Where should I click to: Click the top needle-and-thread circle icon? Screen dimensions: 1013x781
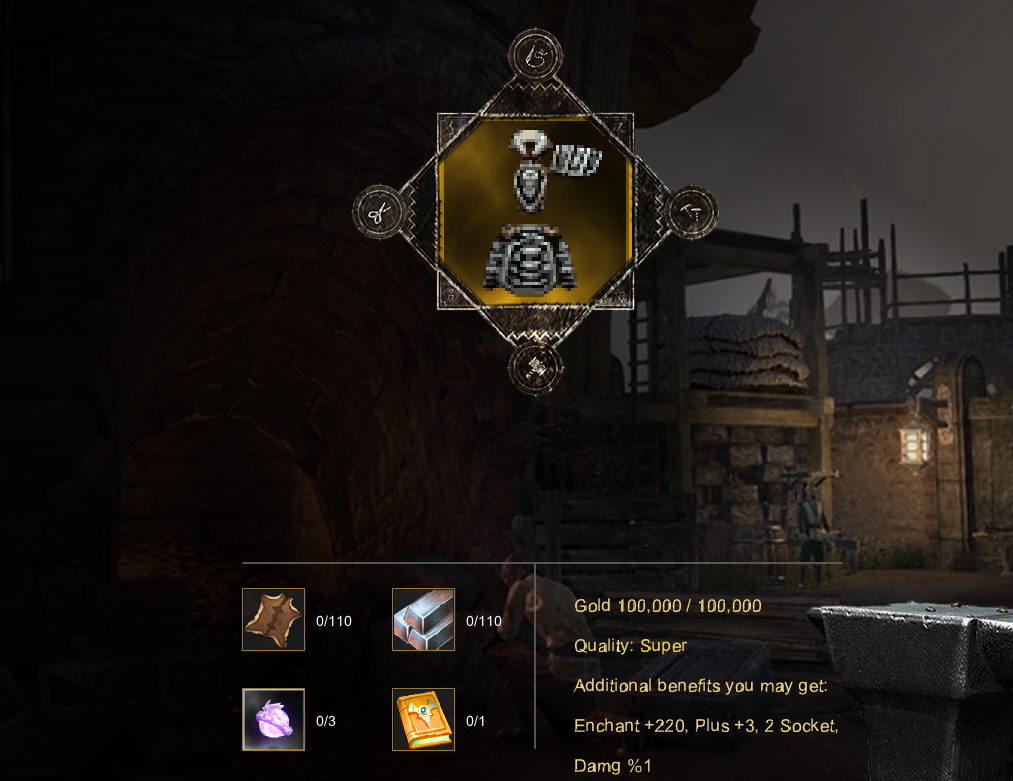point(536,58)
